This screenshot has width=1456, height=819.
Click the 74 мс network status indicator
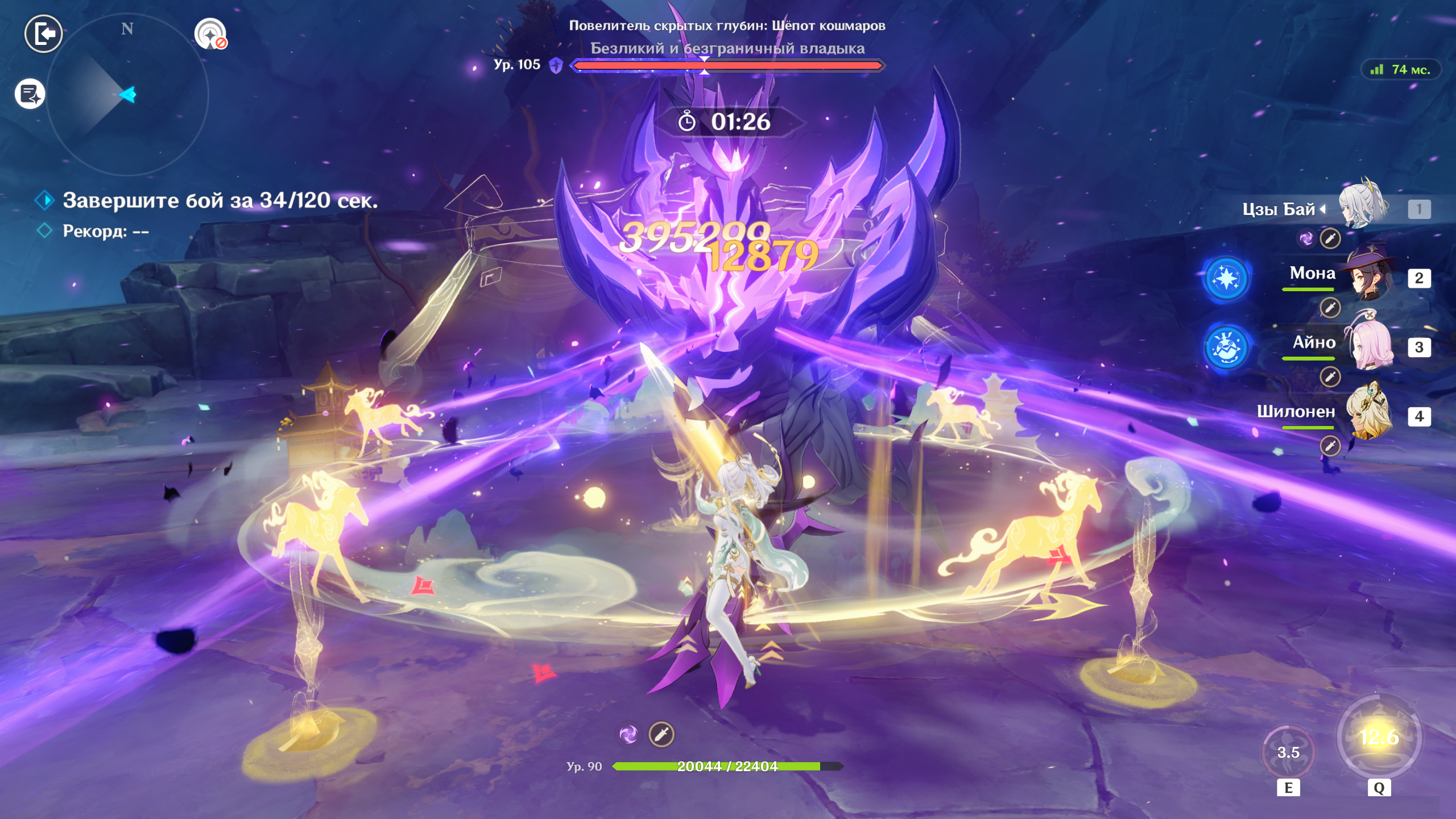click(x=1401, y=70)
